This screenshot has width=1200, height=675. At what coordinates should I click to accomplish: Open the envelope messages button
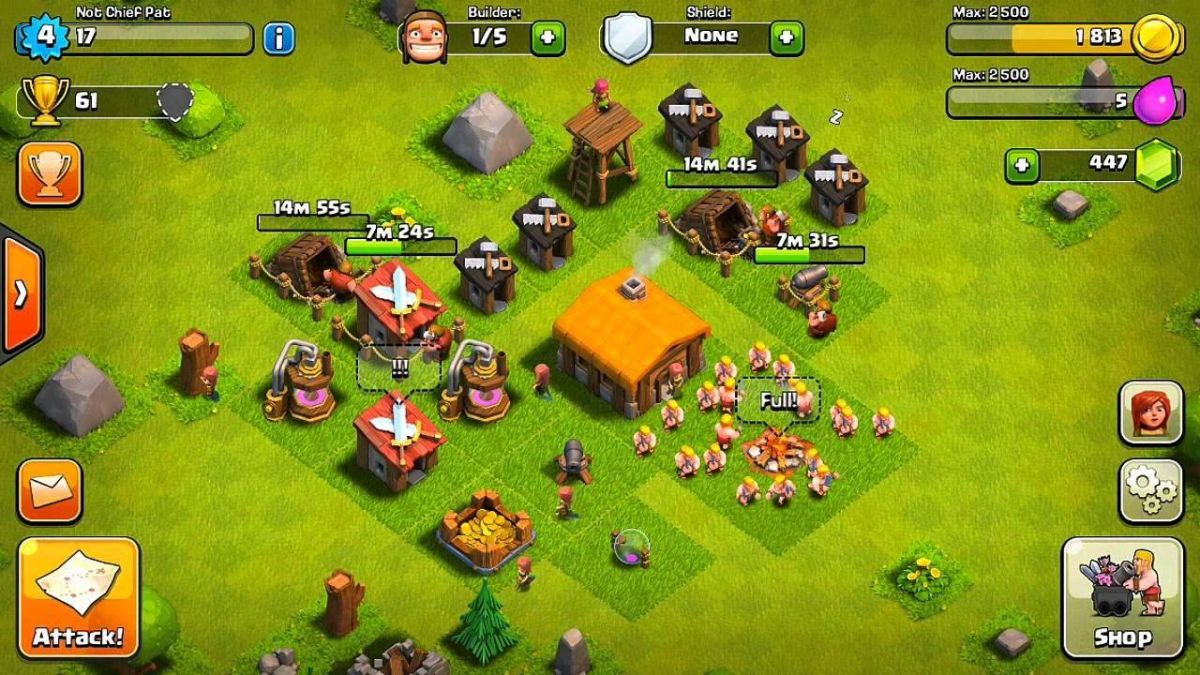(49, 490)
